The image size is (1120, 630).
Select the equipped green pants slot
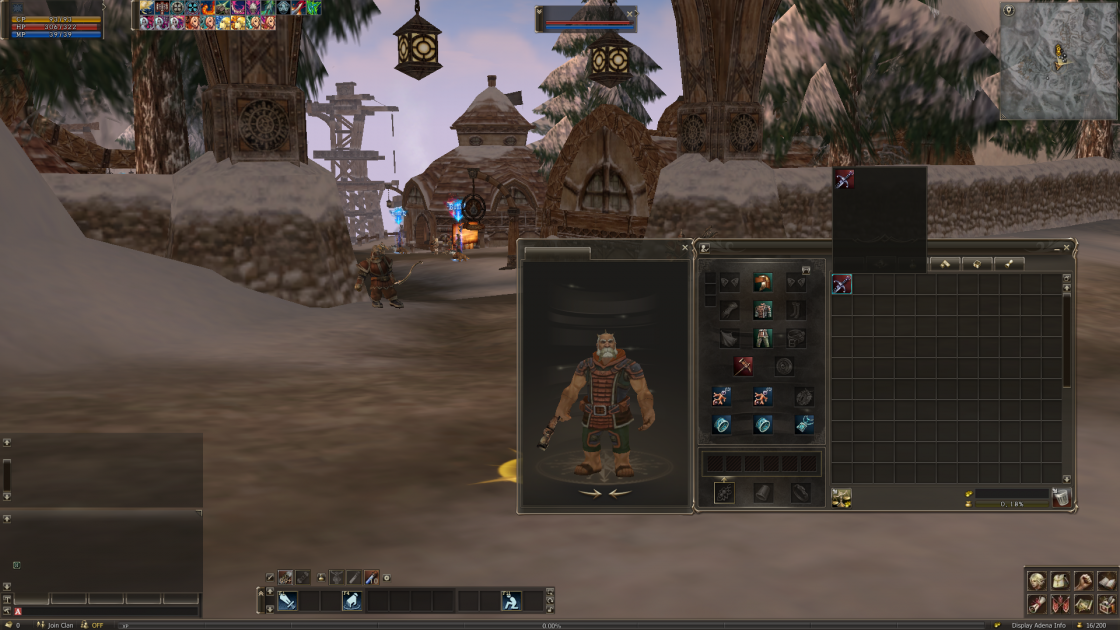click(763, 338)
